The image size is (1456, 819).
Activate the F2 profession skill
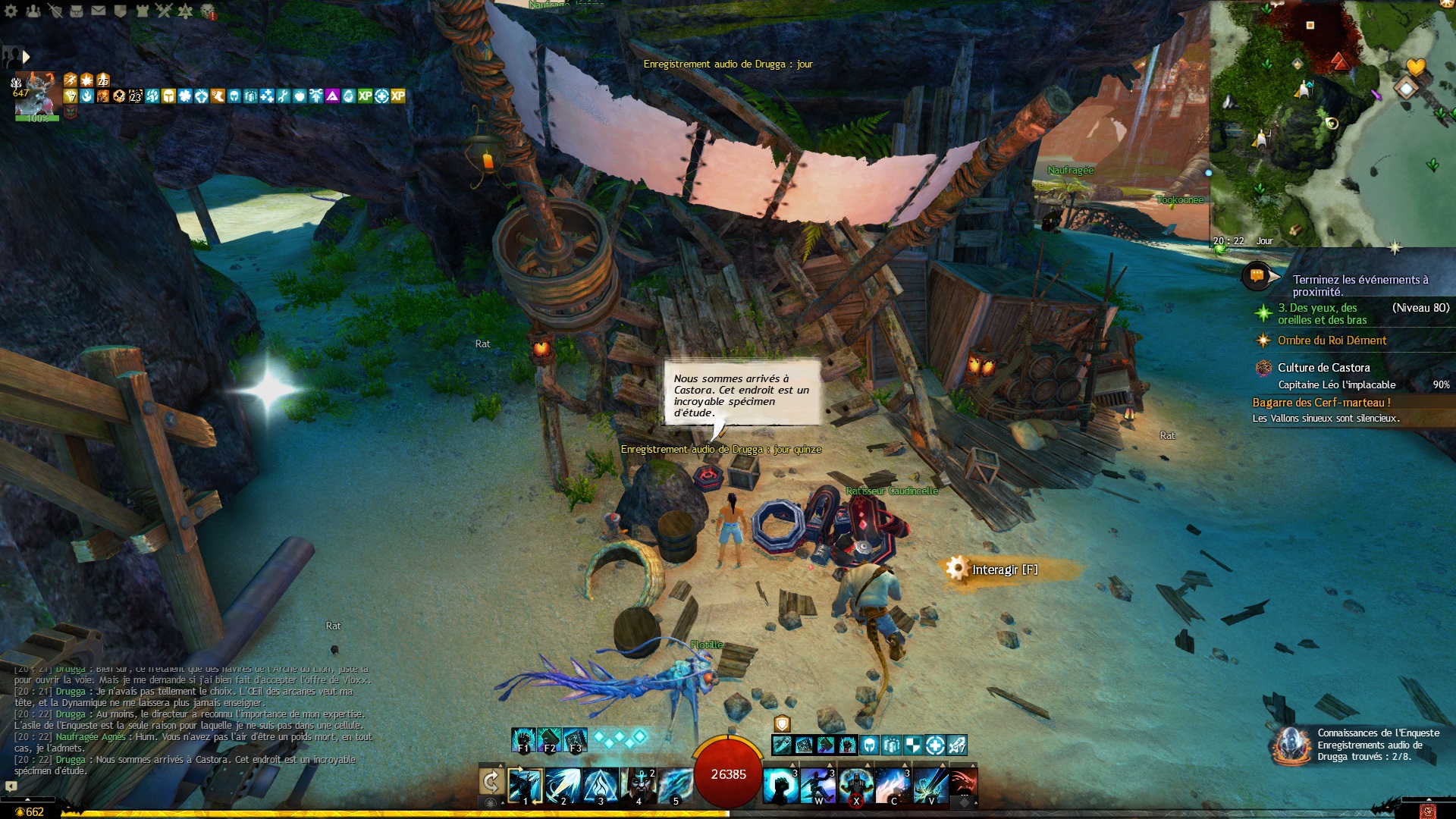tap(550, 739)
